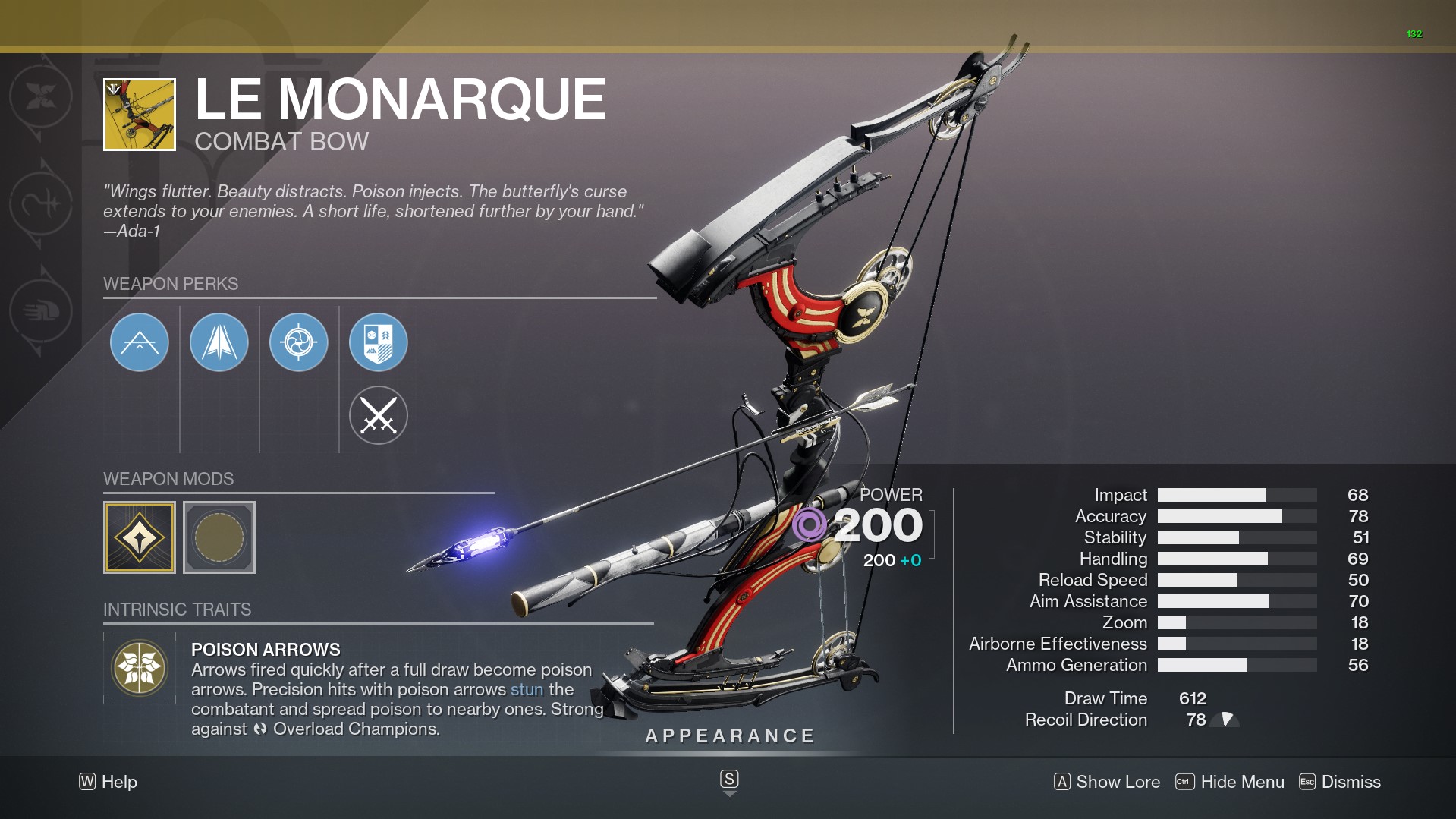Select the crosshair target perk icon
Screen dimensions: 1456x819
pyautogui.click(x=299, y=342)
